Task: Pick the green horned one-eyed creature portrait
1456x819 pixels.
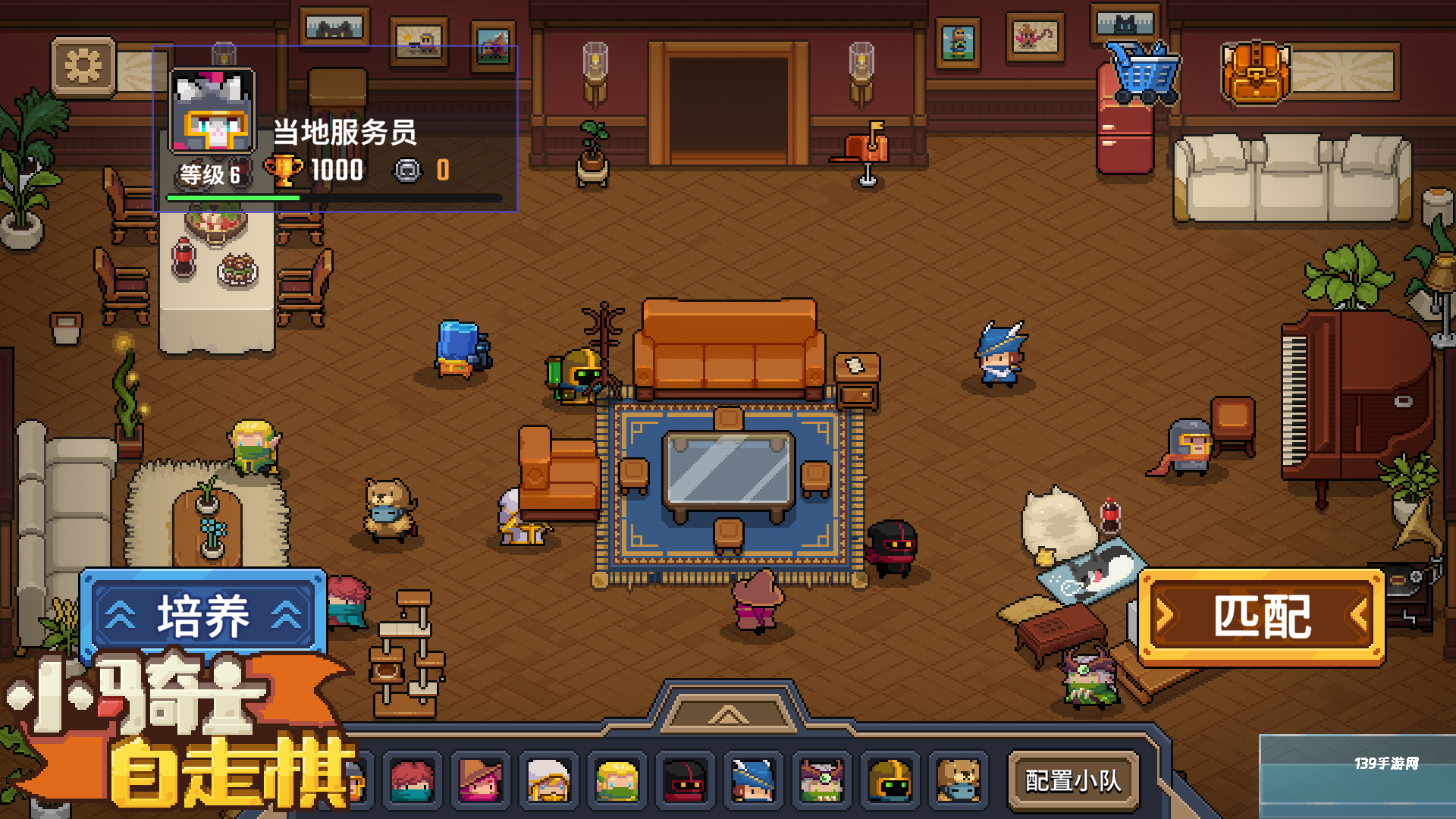Action: (821, 780)
